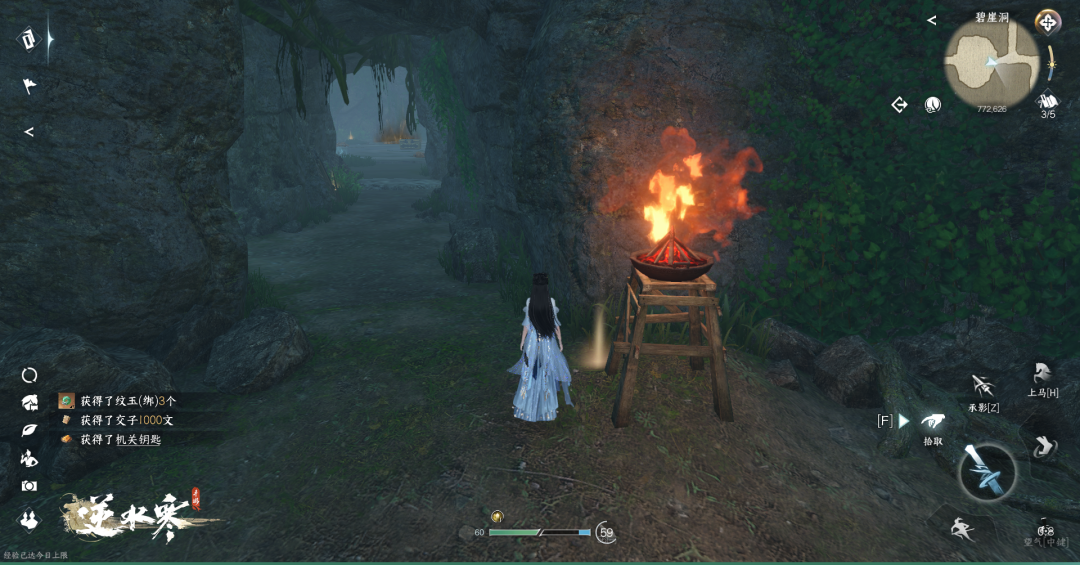Collapse the minimap with the arrow button
Viewport: 1080px width, 565px height.
(931, 20)
